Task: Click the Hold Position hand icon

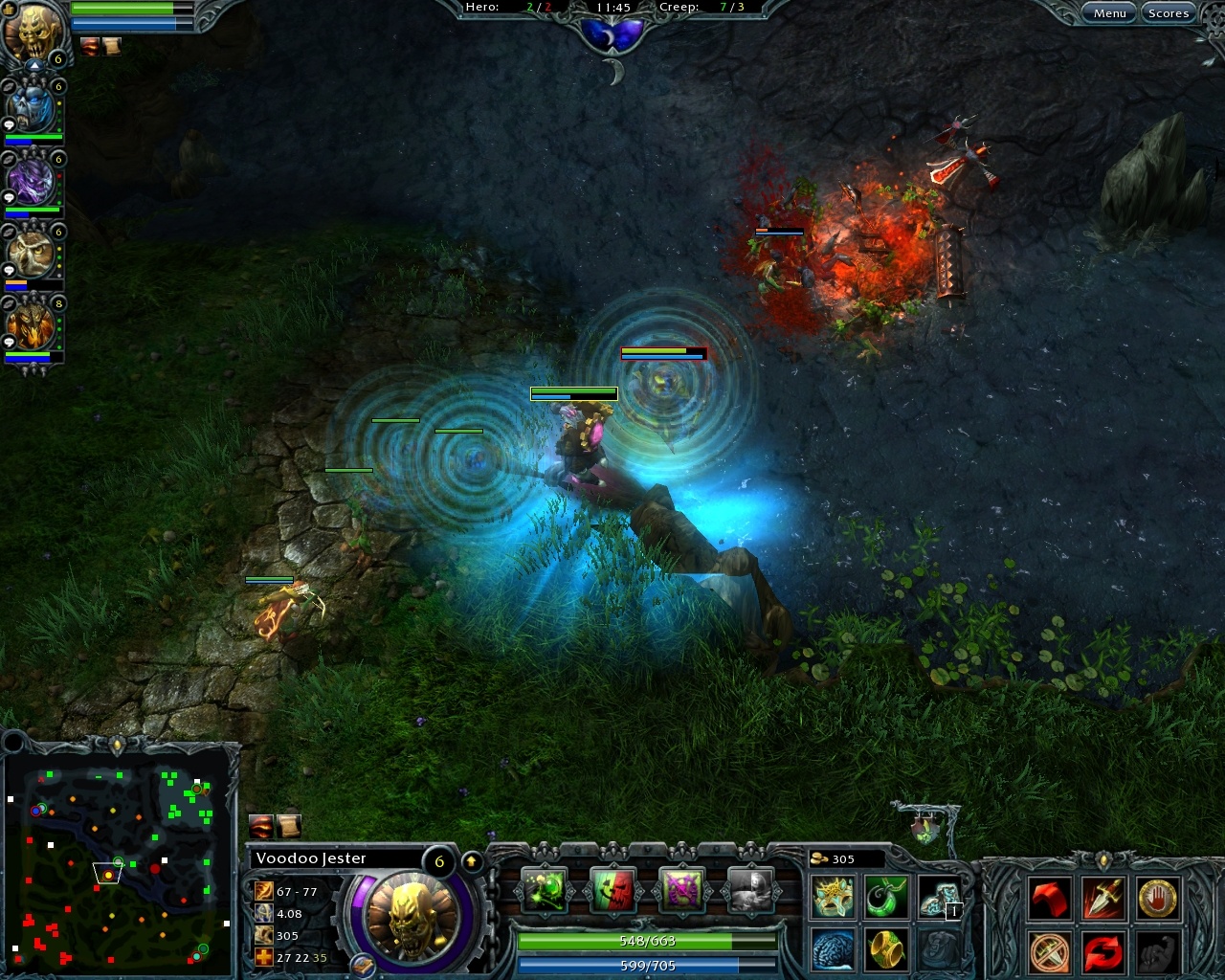Action: pyautogui.click(x=1156, y=898)
